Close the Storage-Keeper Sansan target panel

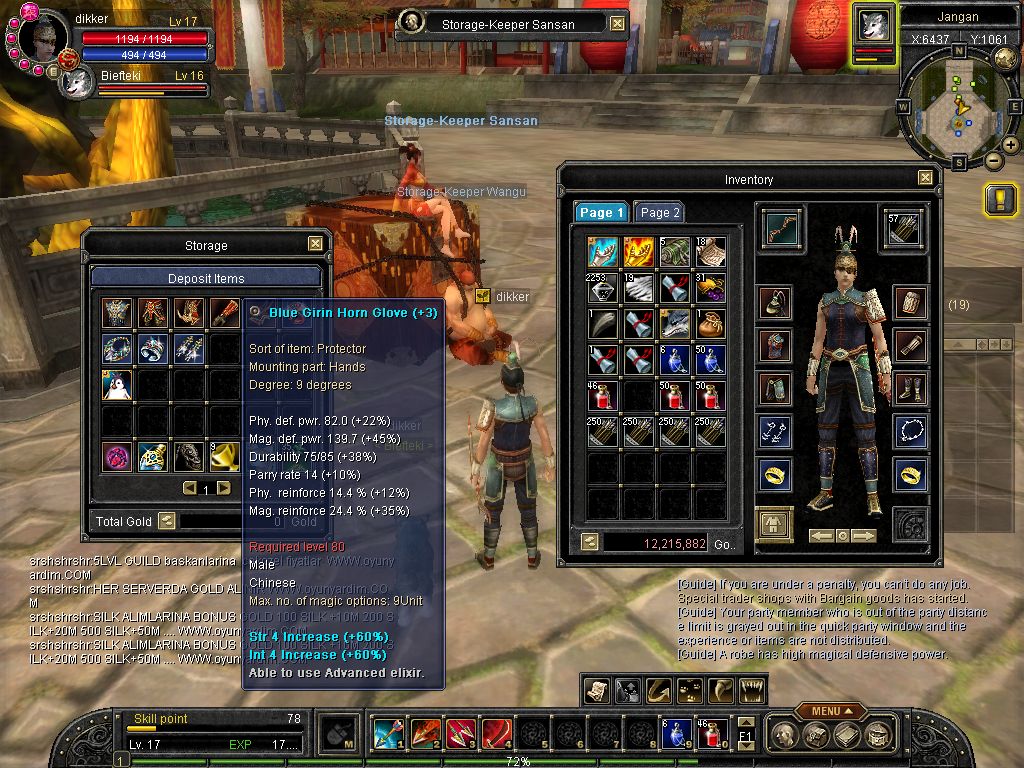(617, 24)
